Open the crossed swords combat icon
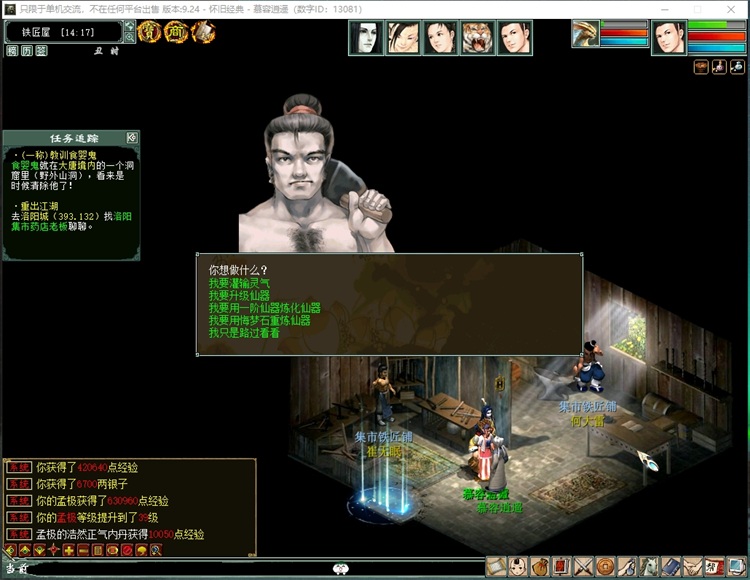This screenshot has width=750, height=580. coord(584,567)
